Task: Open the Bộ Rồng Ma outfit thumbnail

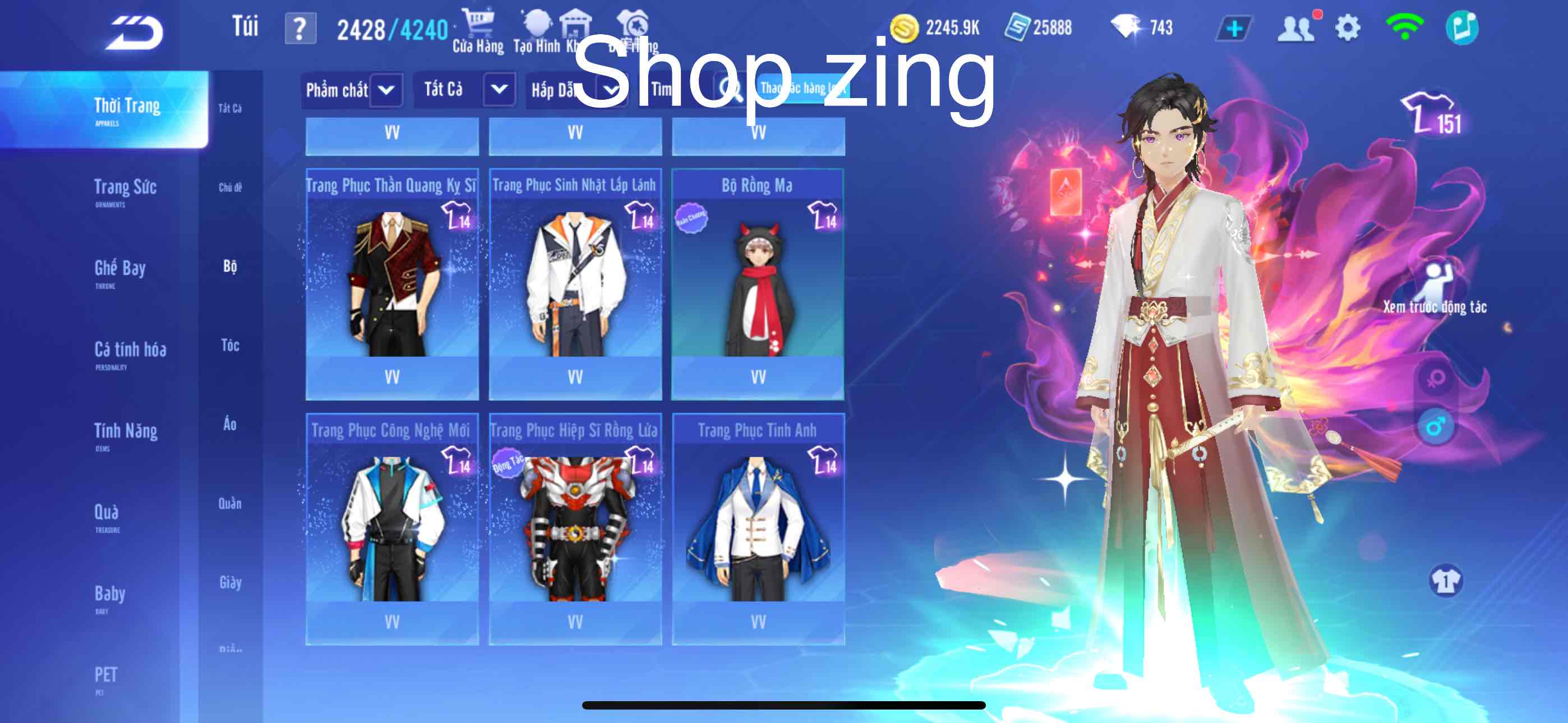Action: 760,286
